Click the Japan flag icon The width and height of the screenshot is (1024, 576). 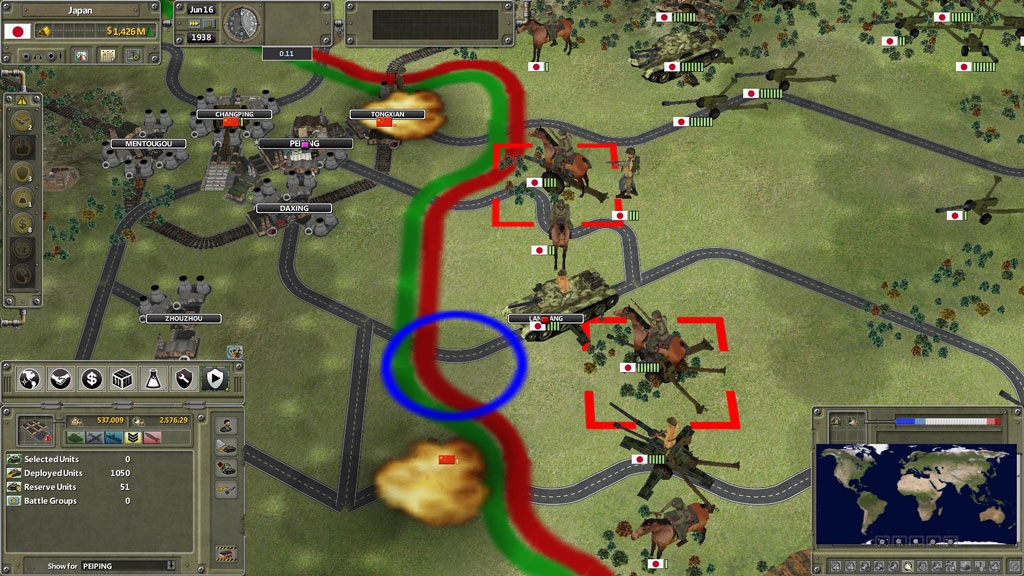tap(18, 31)
